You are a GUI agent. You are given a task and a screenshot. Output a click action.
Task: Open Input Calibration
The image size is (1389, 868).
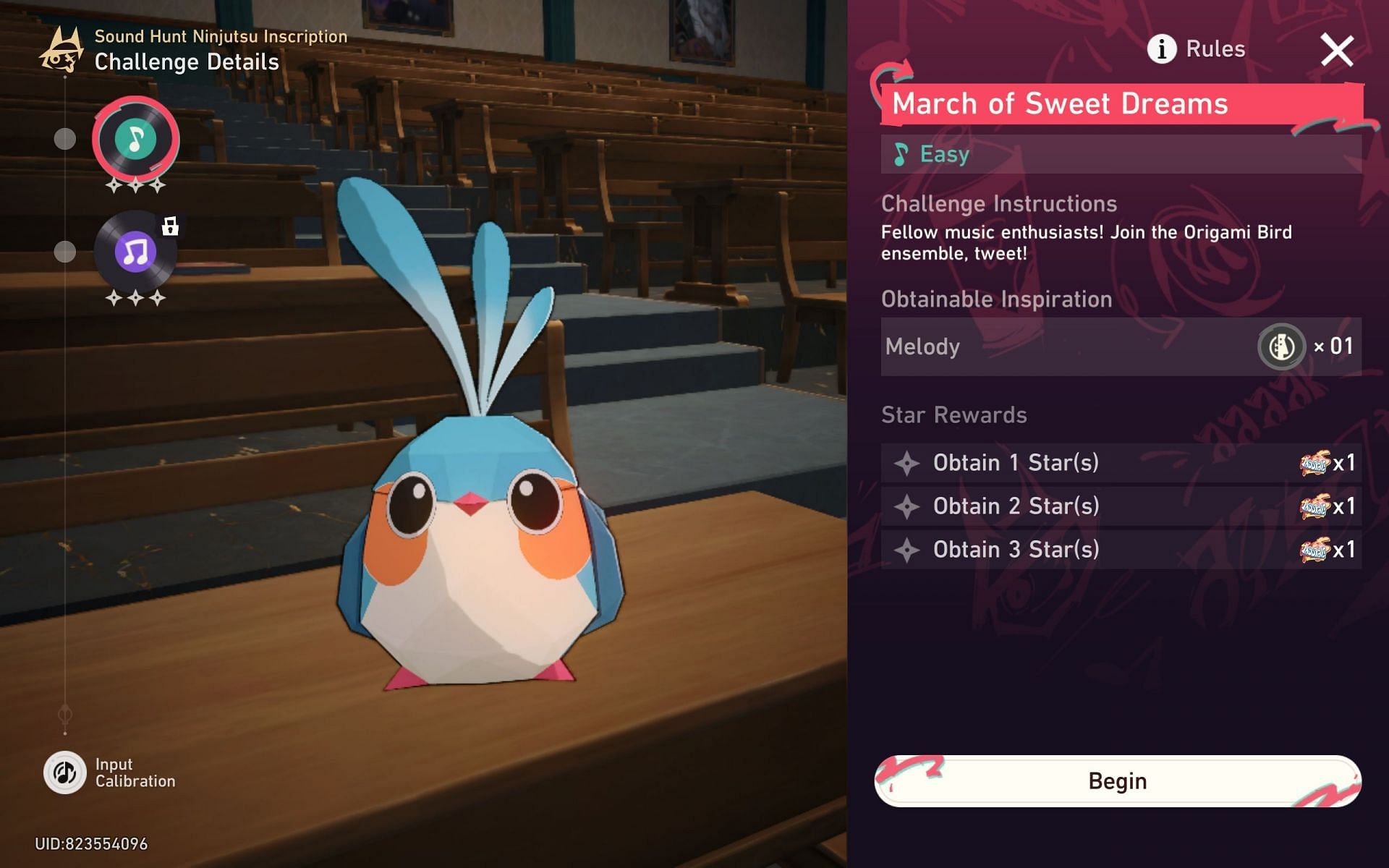click(x=66, y=773)
